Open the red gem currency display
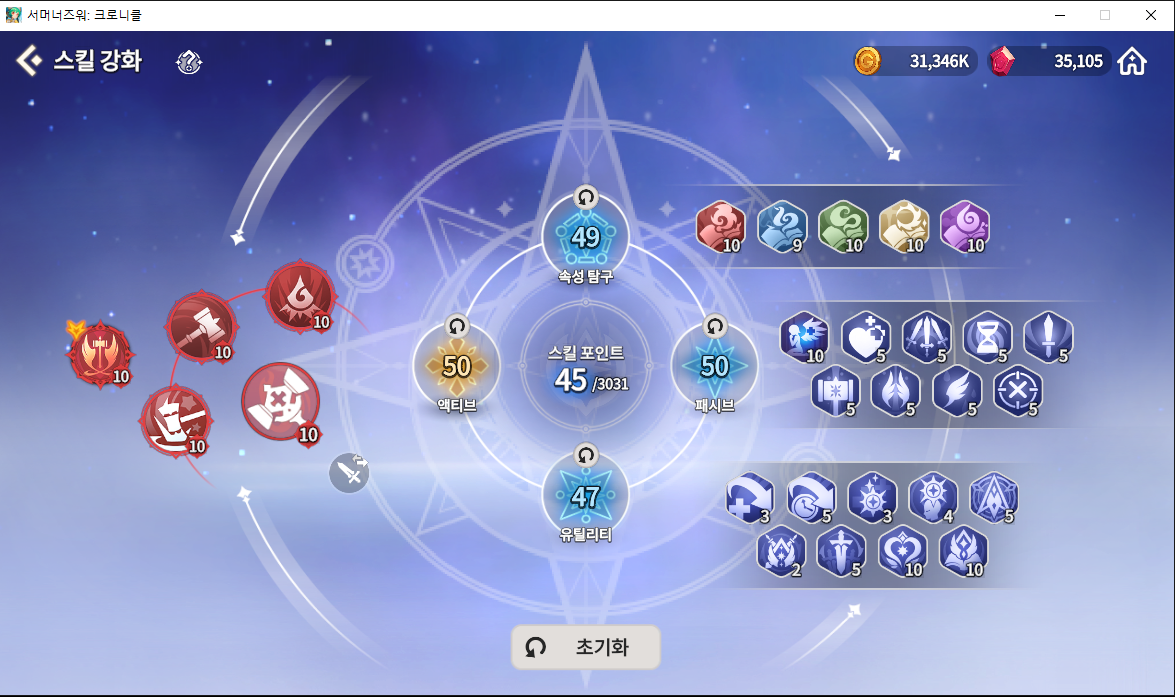 (1048, 62)
